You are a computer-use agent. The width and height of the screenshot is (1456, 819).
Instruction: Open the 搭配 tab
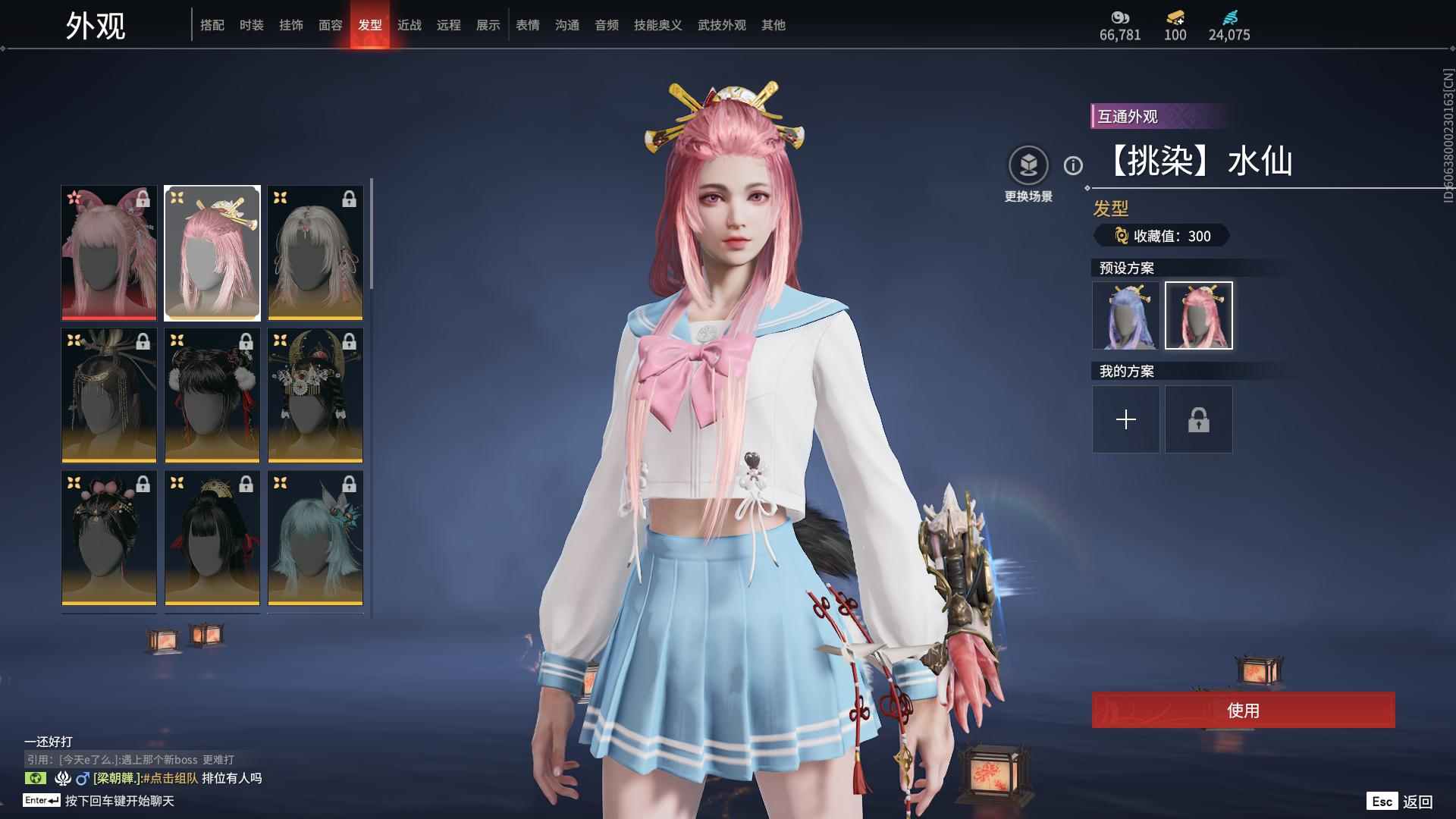[x=212, y=25]
